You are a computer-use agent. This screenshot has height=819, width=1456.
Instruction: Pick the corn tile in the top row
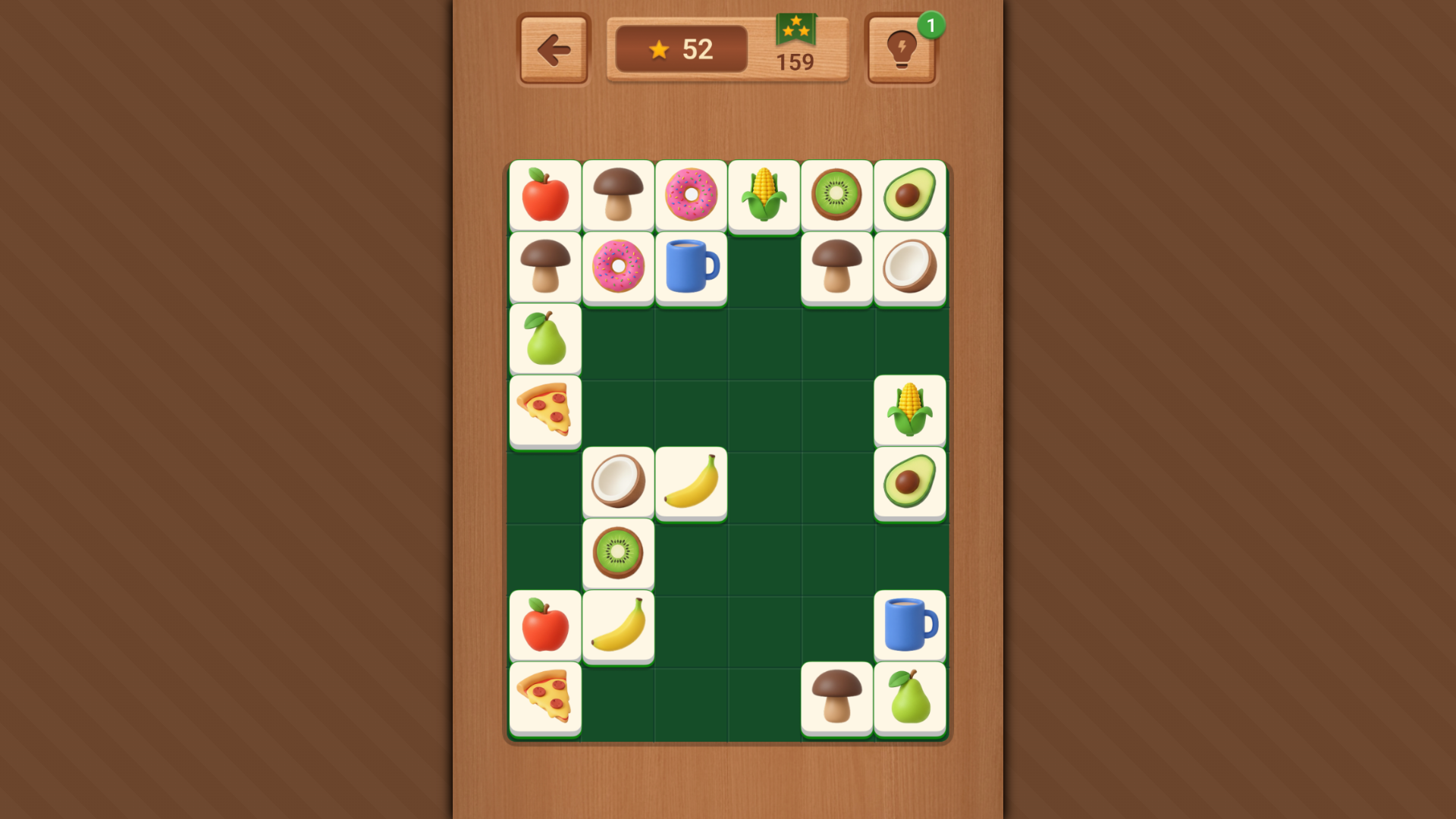[x=764, y=196]
